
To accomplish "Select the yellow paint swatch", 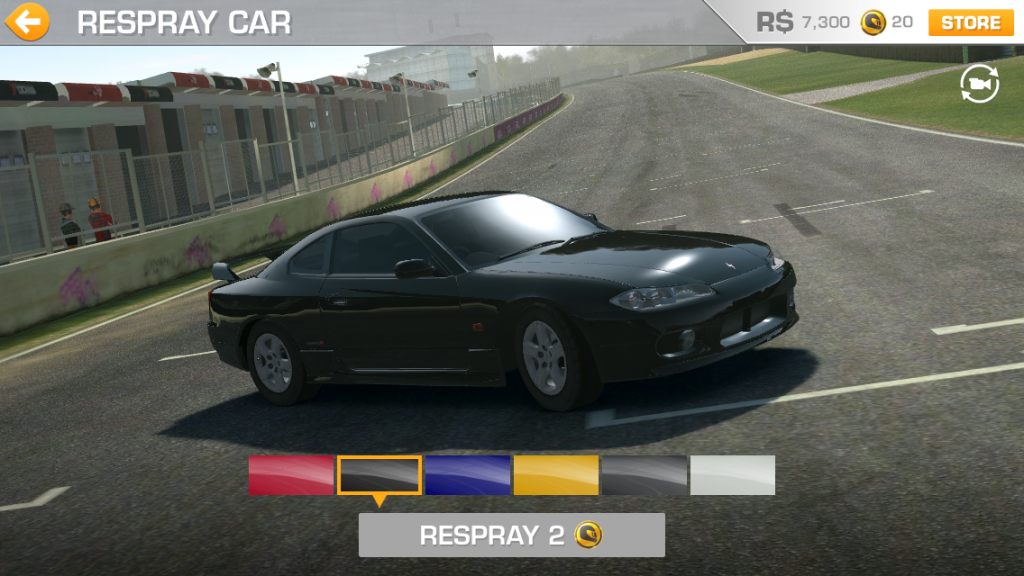I will (556, 475).
